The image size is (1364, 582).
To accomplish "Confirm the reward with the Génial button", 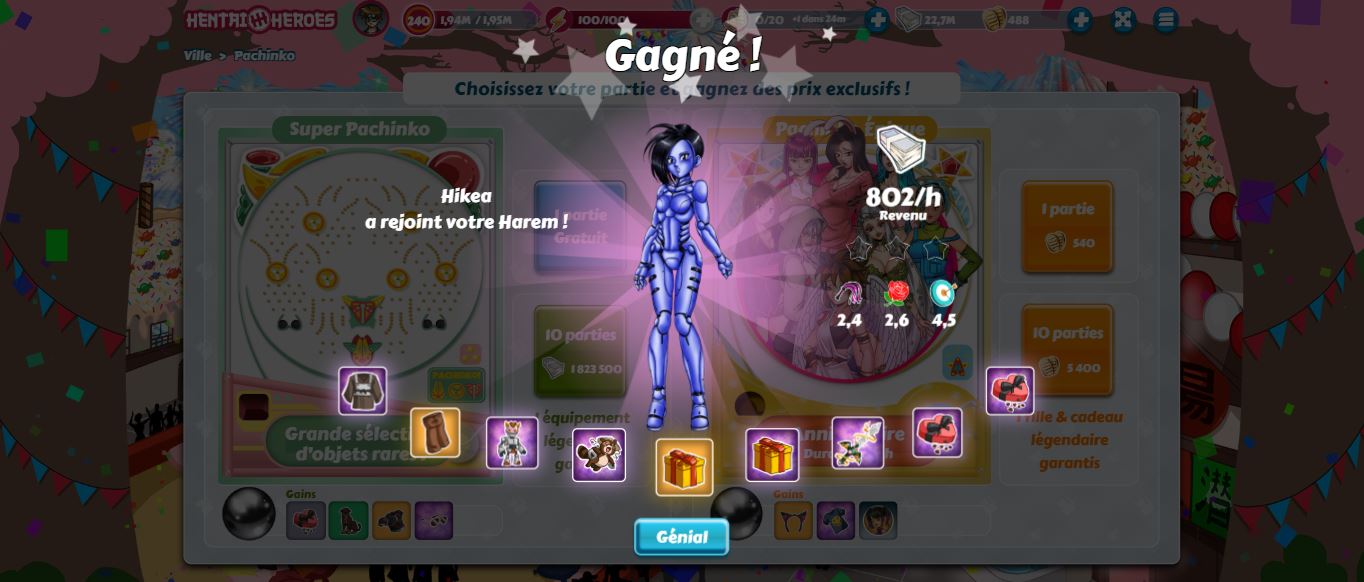I will [x=681, y=537].
